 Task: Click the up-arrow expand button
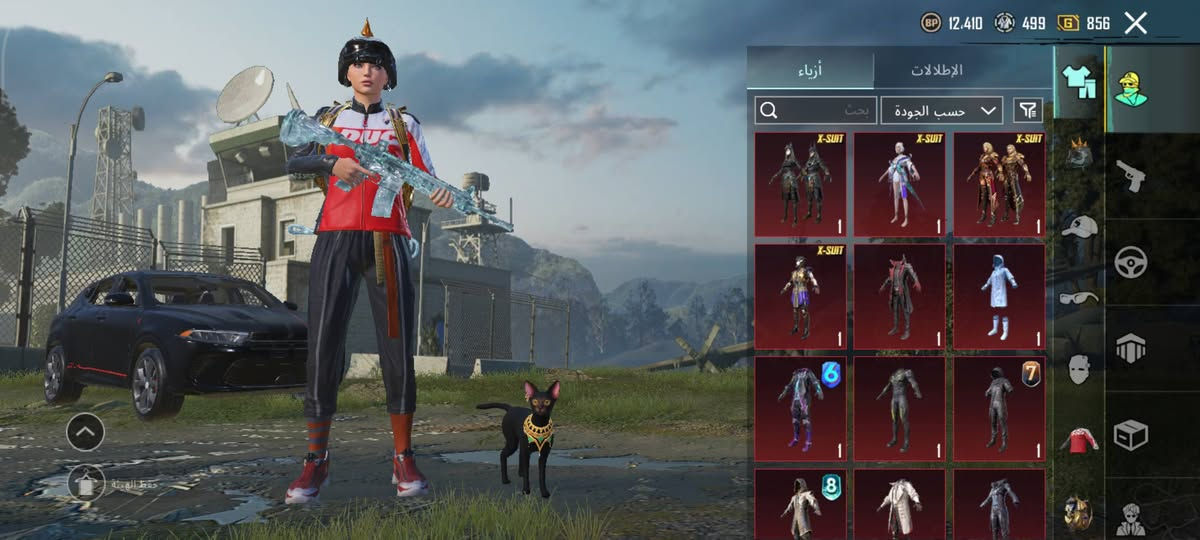(x=85, y=432)
